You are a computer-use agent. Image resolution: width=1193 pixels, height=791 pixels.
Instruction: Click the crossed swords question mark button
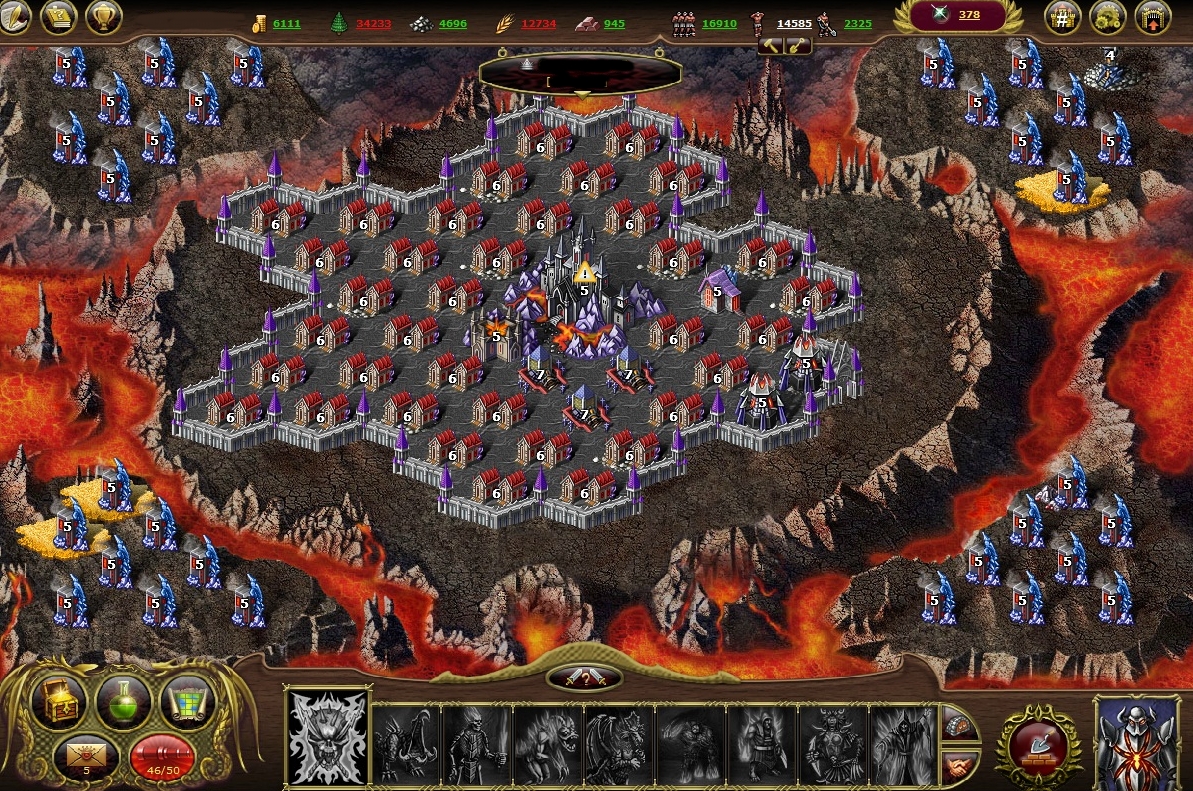[584, 678]
